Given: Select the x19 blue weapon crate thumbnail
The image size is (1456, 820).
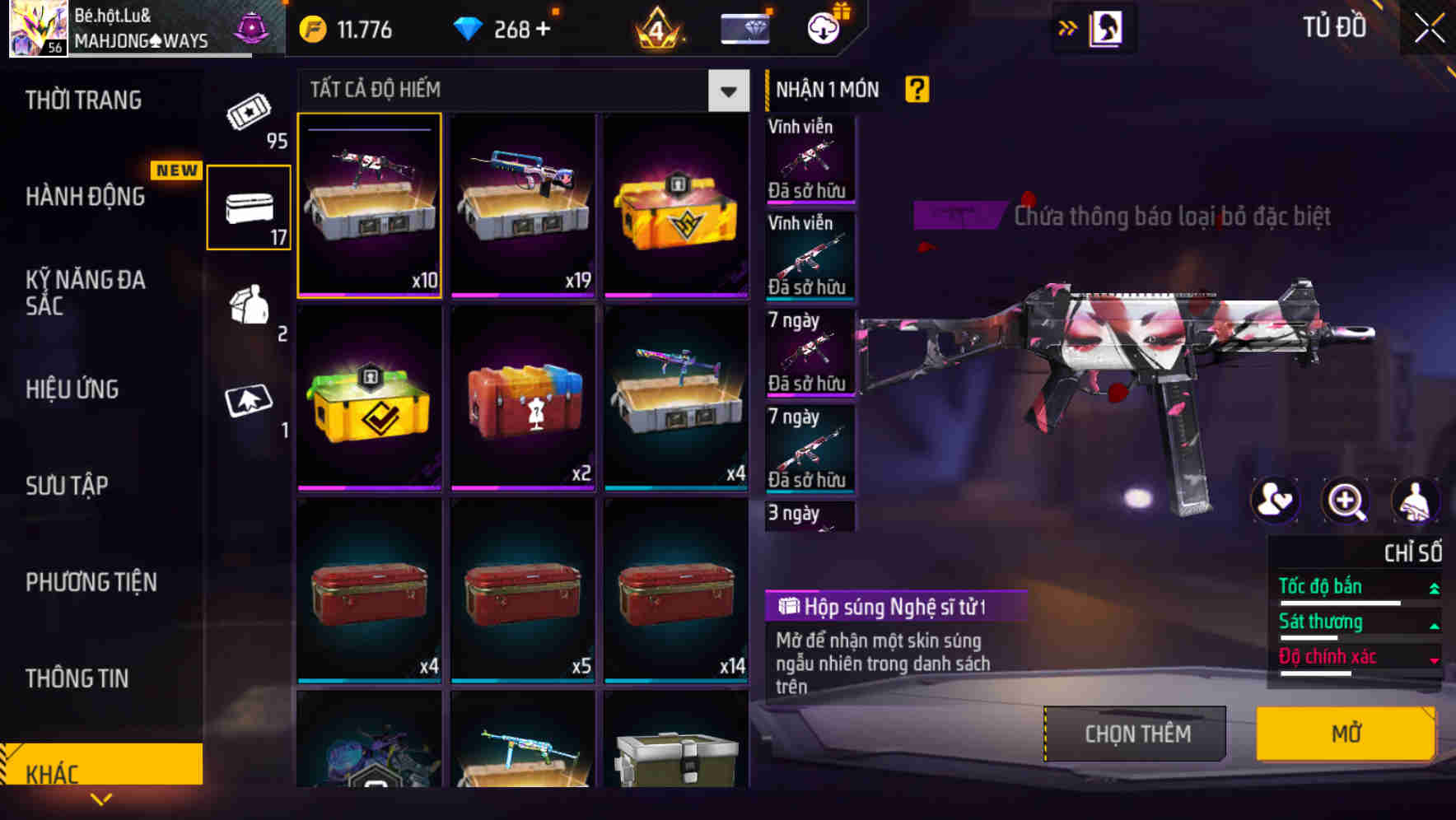Looking at the screenshot, I should pyautogui.click(x=523, y=205).
